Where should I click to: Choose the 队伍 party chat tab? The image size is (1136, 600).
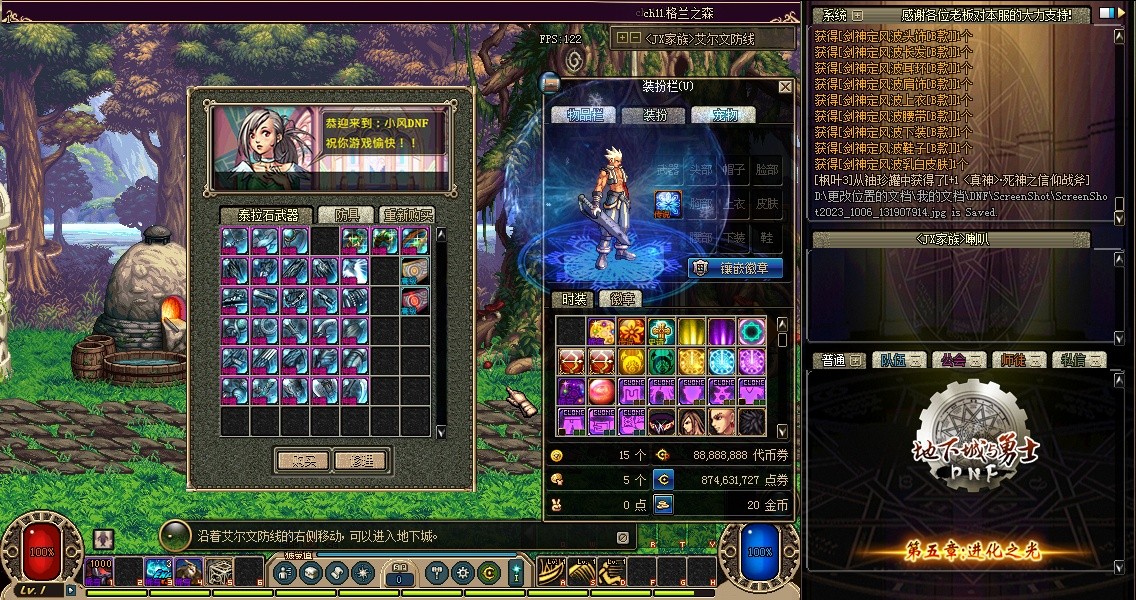coord(896,360)
